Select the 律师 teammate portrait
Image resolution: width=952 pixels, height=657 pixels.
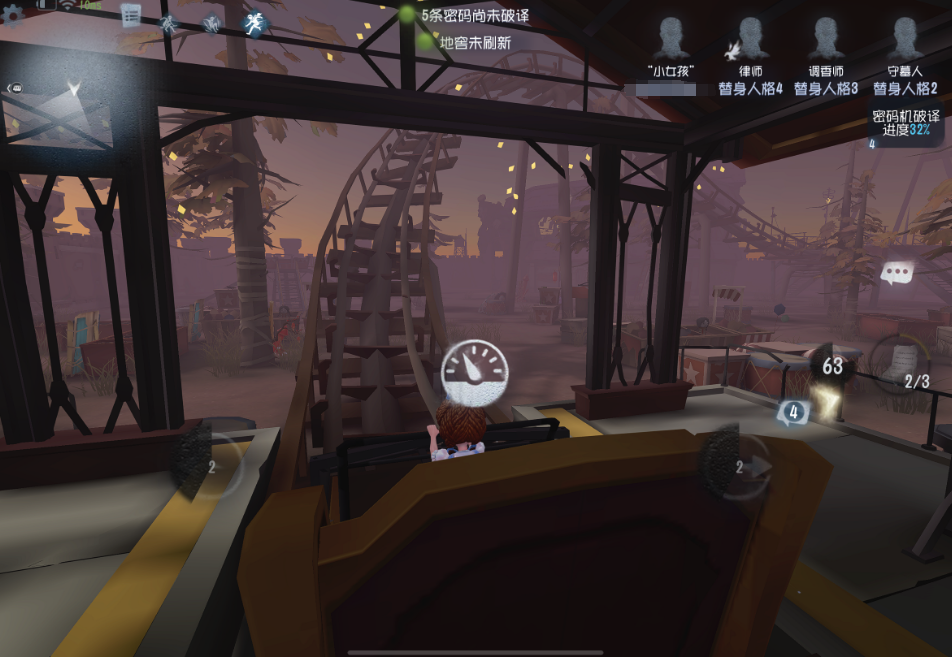[750, 42]
